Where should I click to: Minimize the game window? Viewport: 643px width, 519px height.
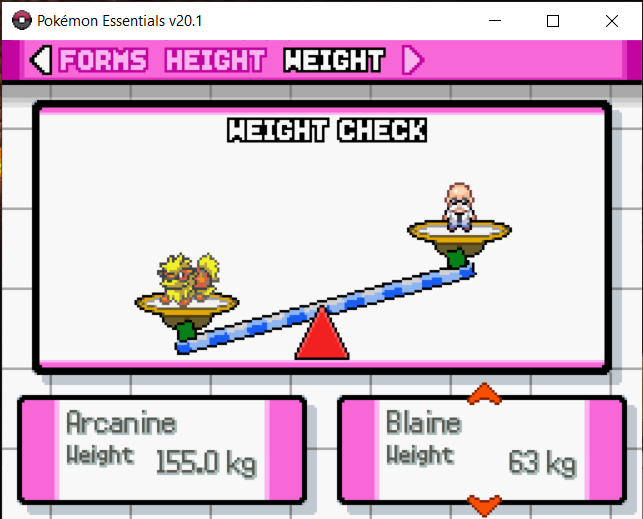tap(495, 20)
